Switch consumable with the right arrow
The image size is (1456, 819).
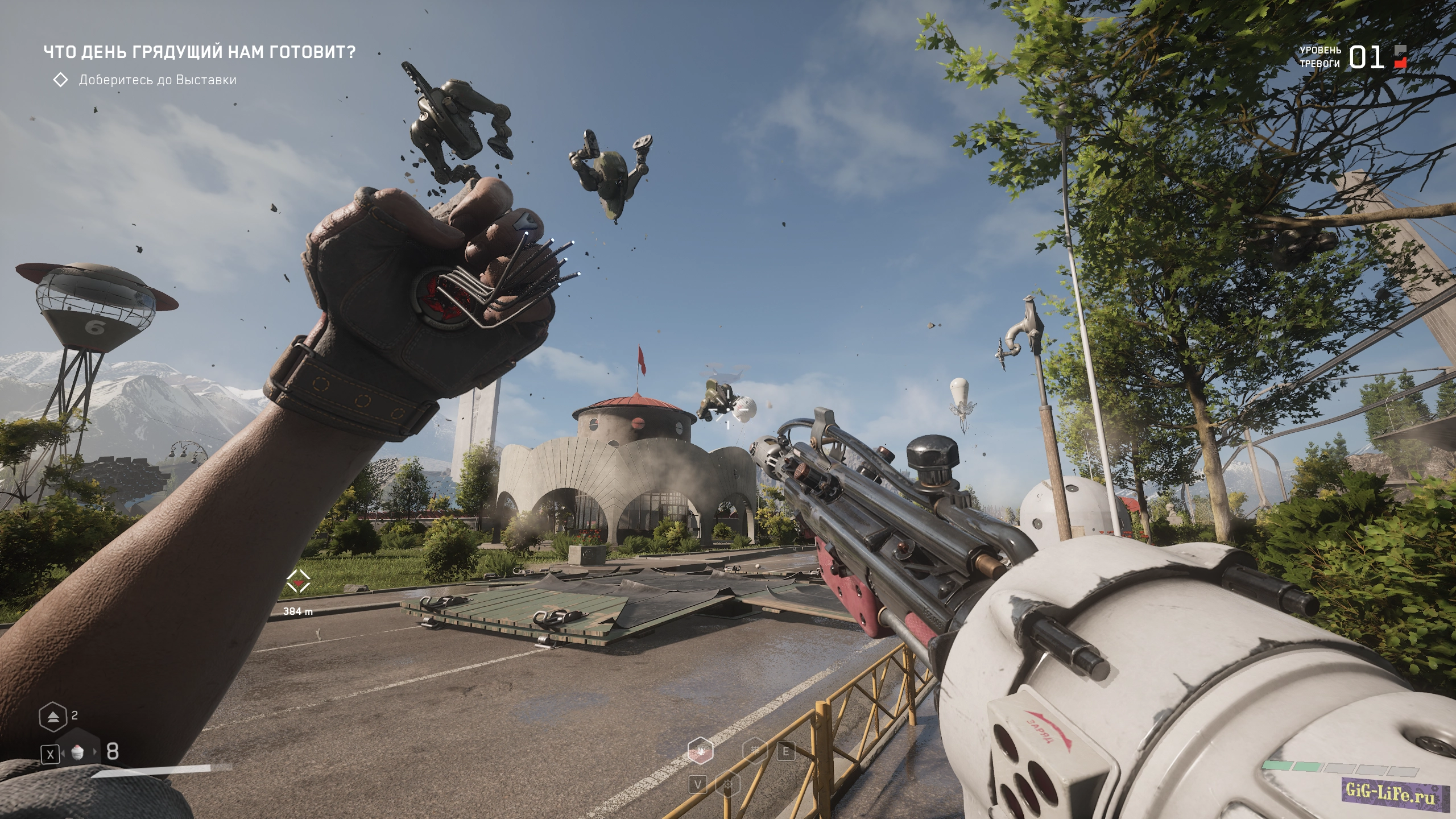(95, 753)
